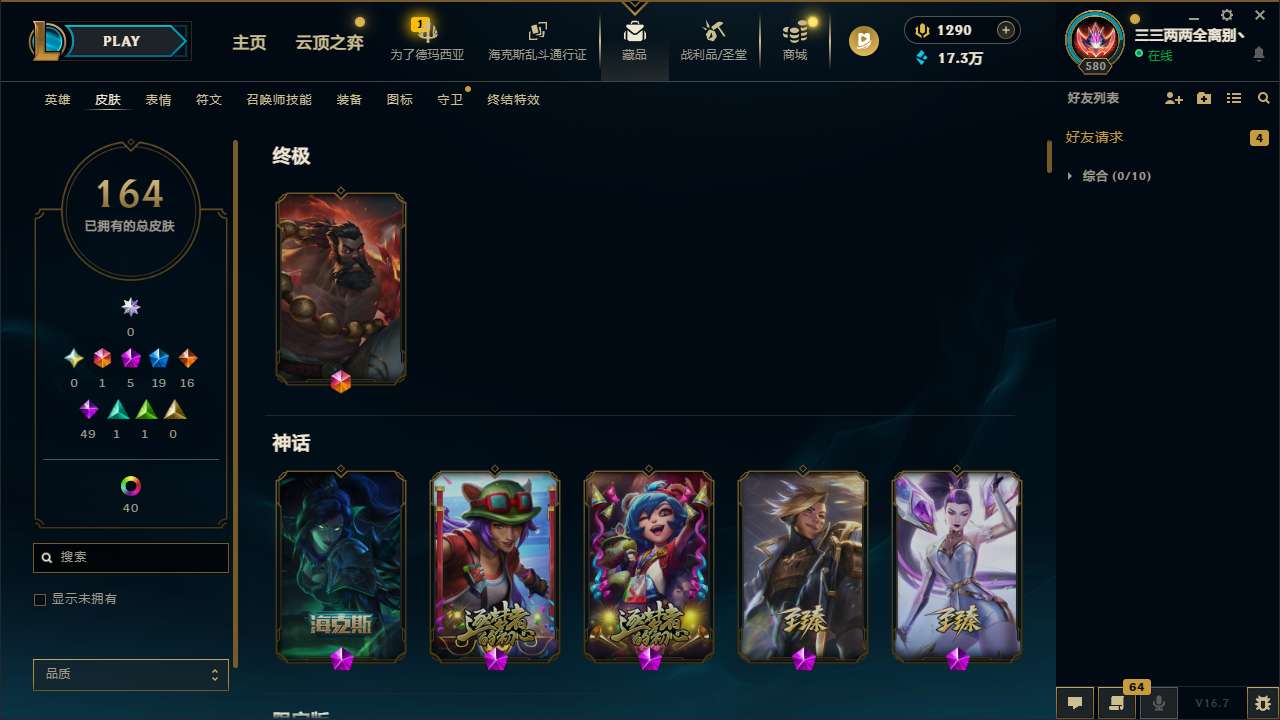Enable the 显示未拥有 checkbox

[x=39, y=599]
